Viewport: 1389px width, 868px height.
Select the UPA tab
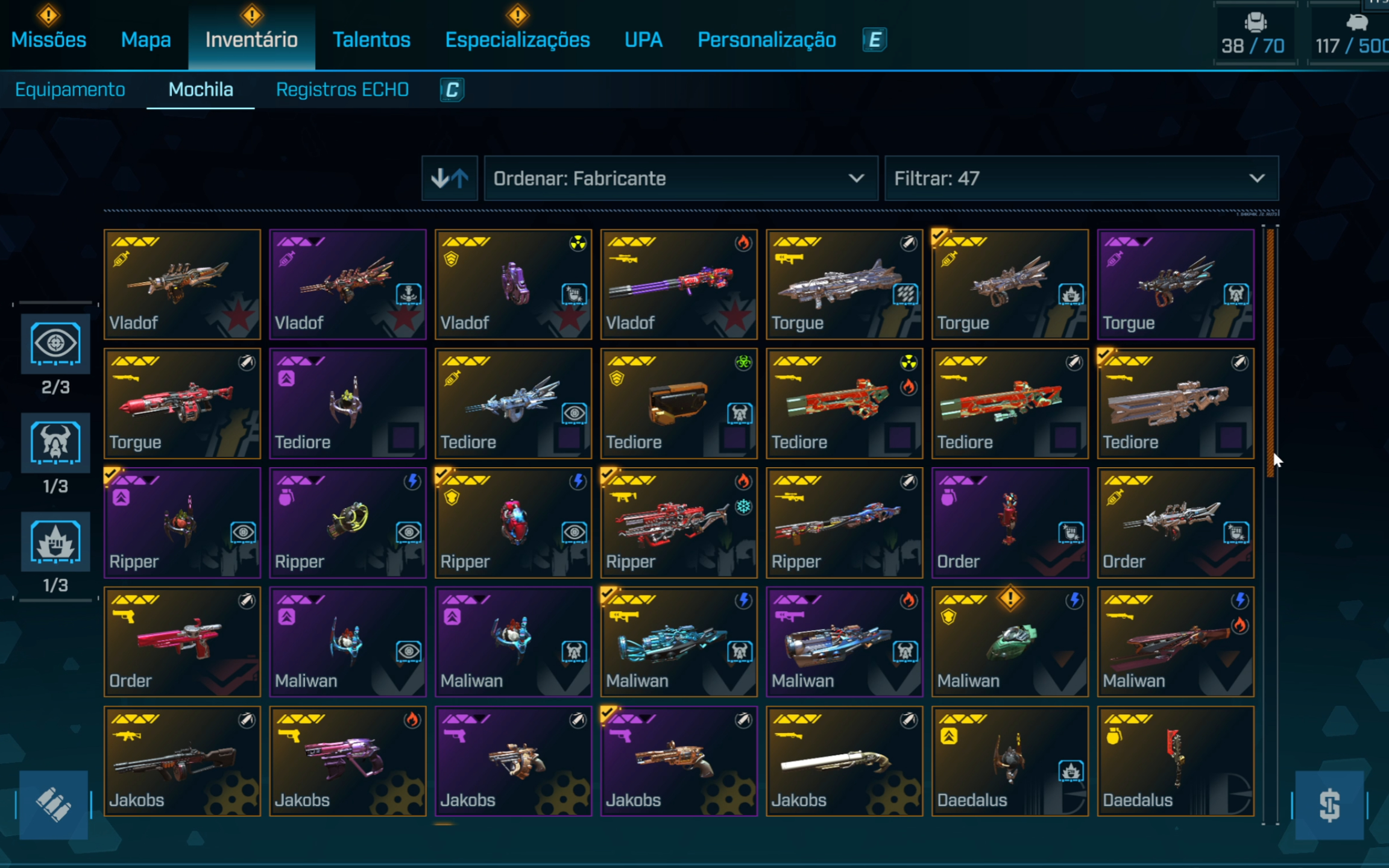coord(643,40)
